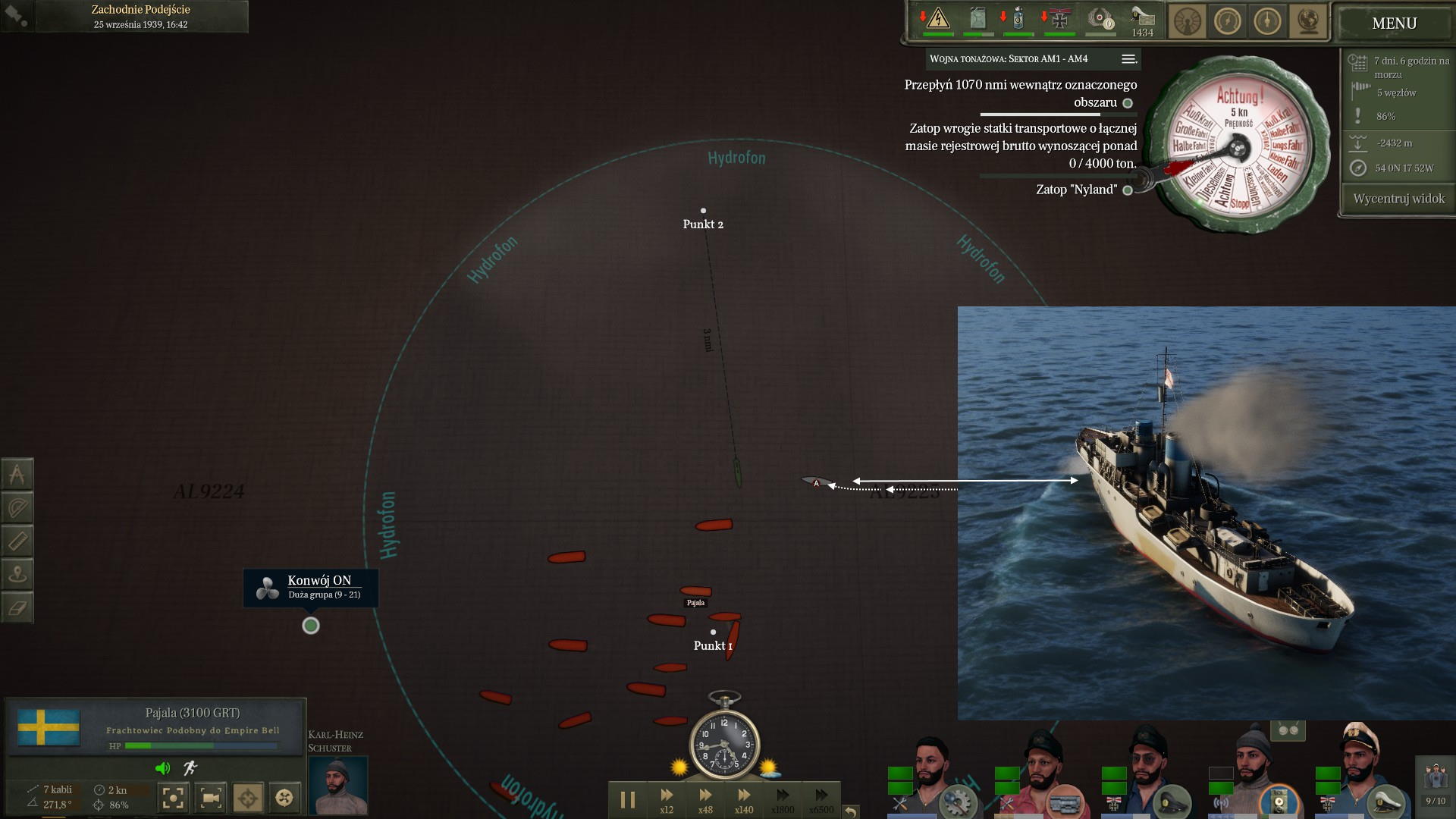The height and width of the screenshot is (819, 1456).
Task: Click Wycentruj widok to center view
Action: click(x=1398, y=199)
